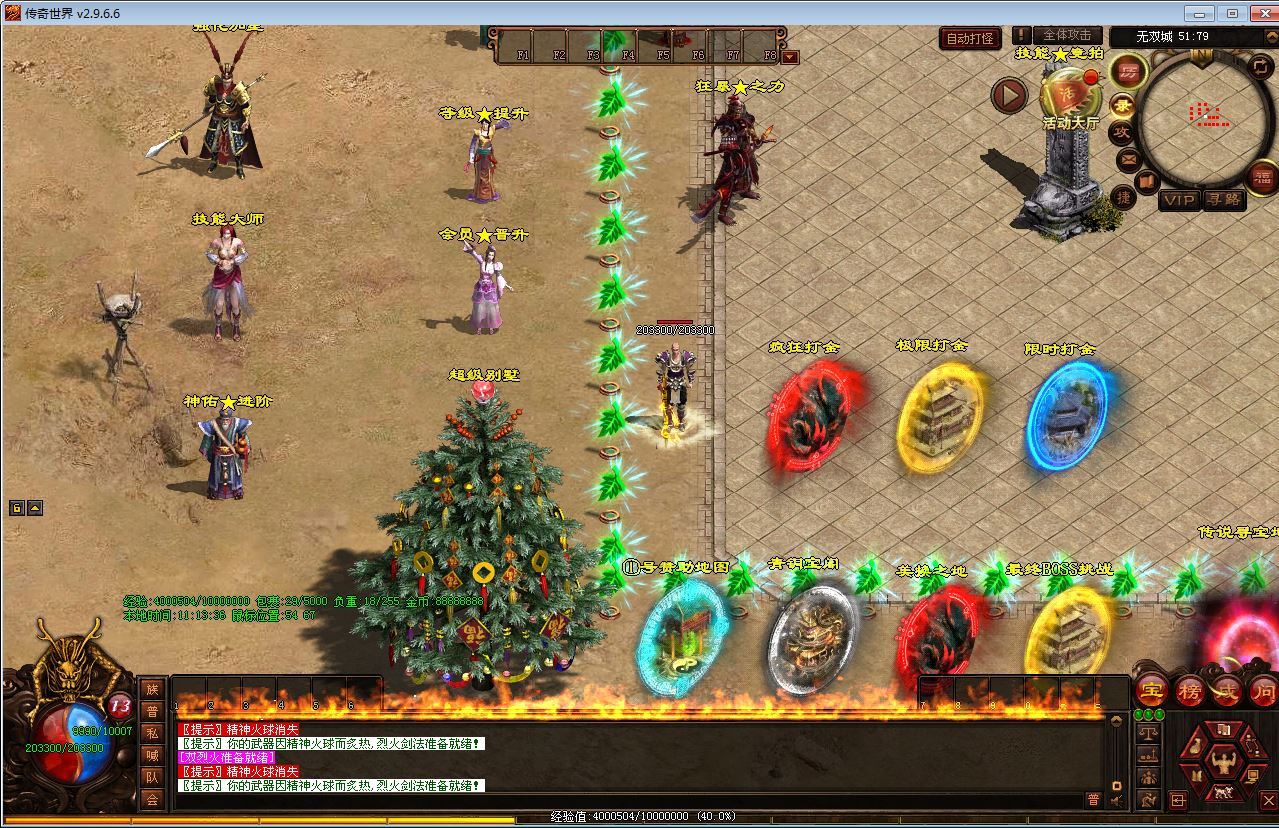
Task: Switch chat to the 私 private channel
Action: (x=152, y=733)
